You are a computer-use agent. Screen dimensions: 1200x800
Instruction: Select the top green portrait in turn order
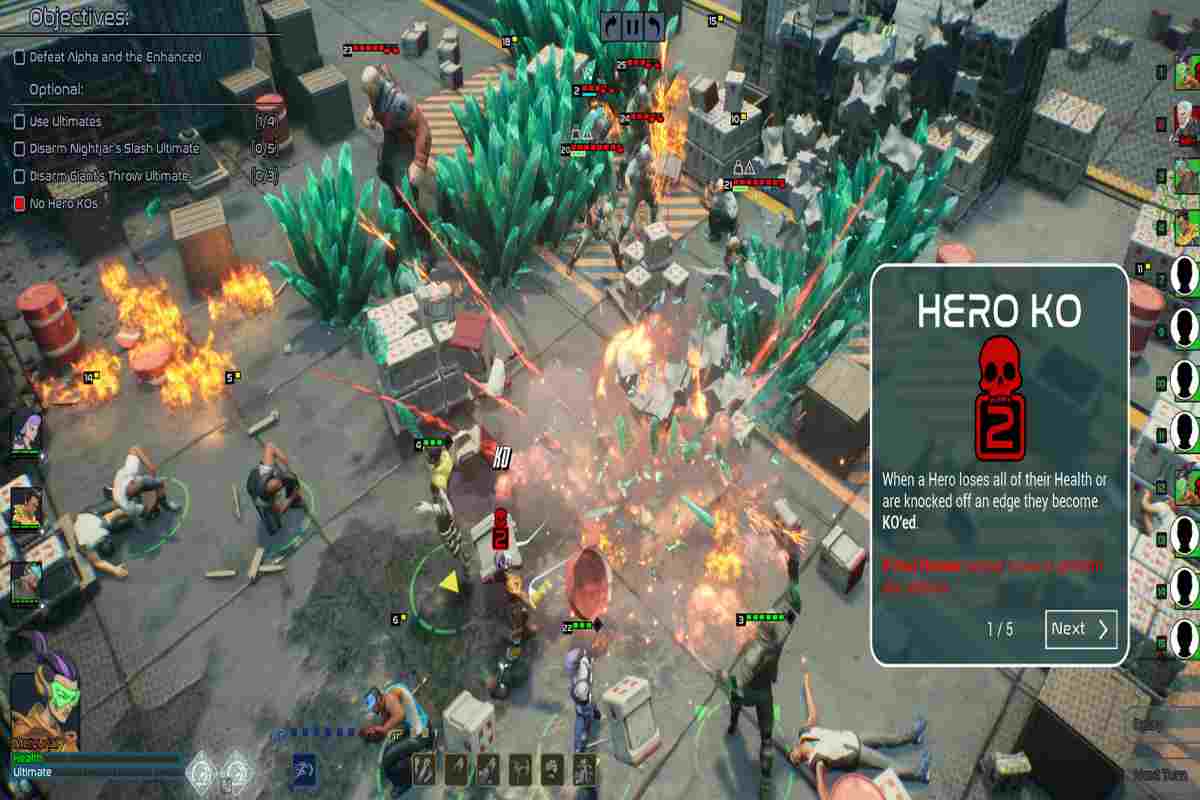pos(1186,70)
